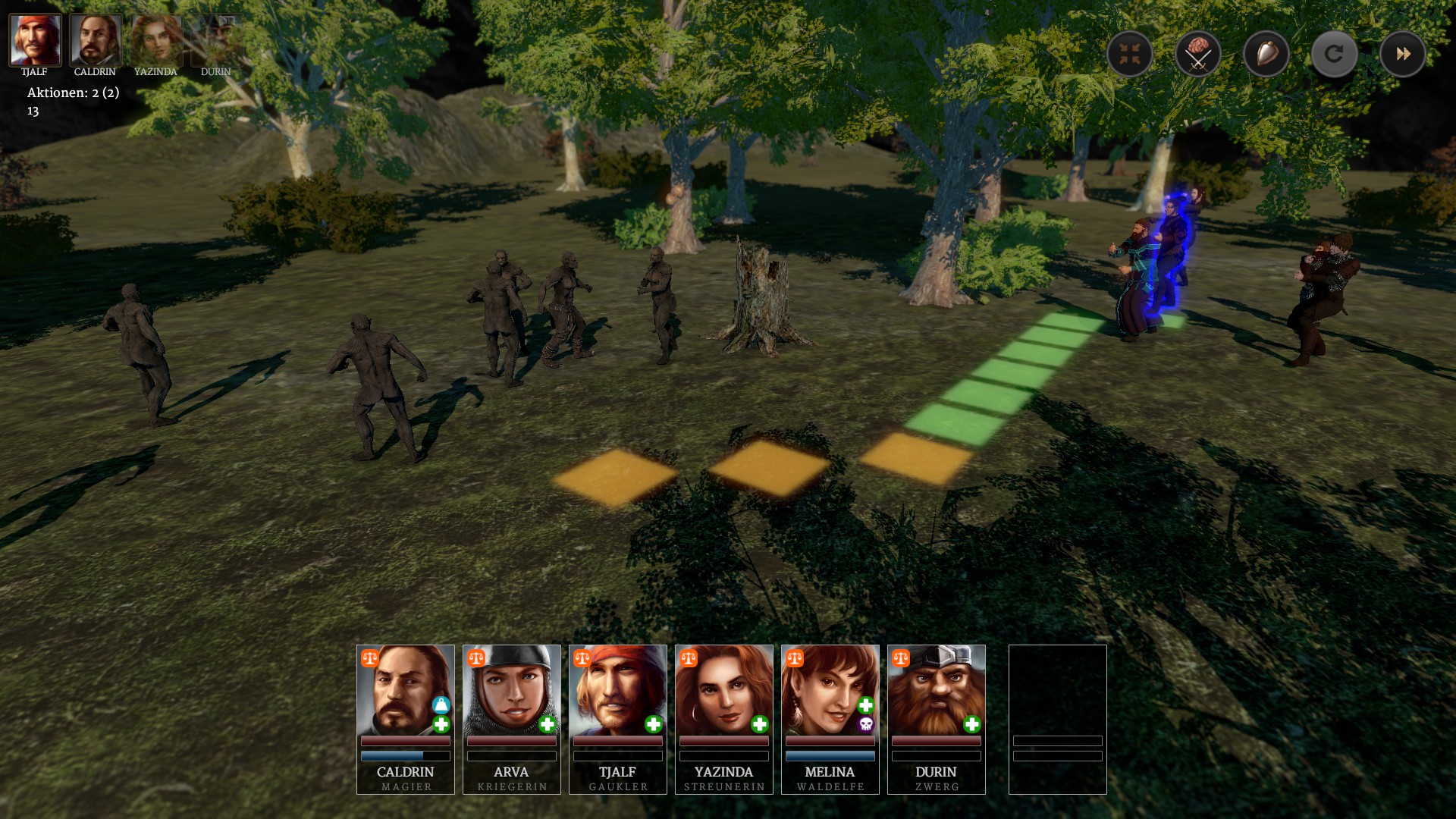1456x819 pixels.
Task: Select Caldrin's turn-order portrait
Action: click(96, 40)
